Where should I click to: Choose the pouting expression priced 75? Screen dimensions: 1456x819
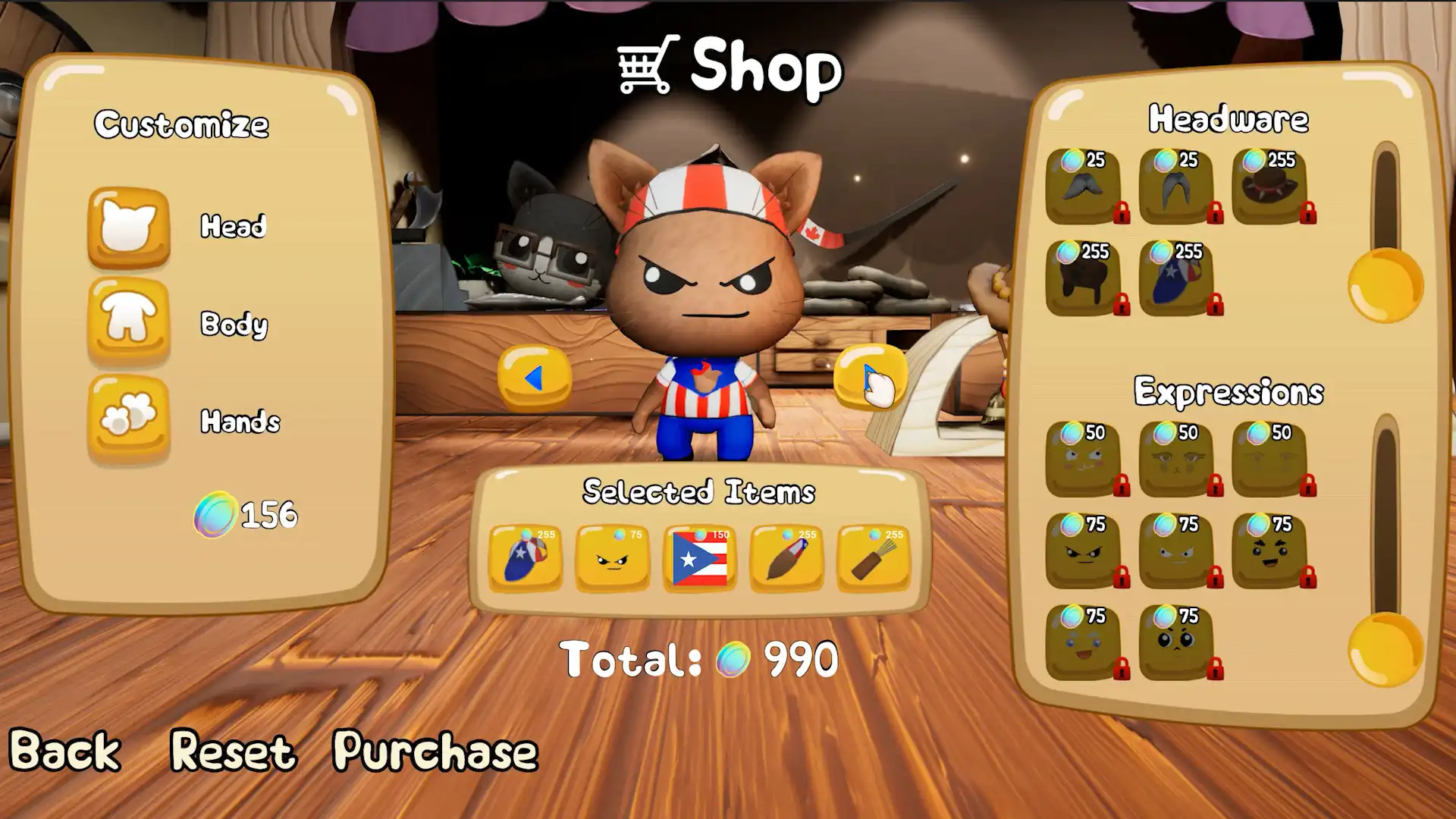[x=1177, y=641]
